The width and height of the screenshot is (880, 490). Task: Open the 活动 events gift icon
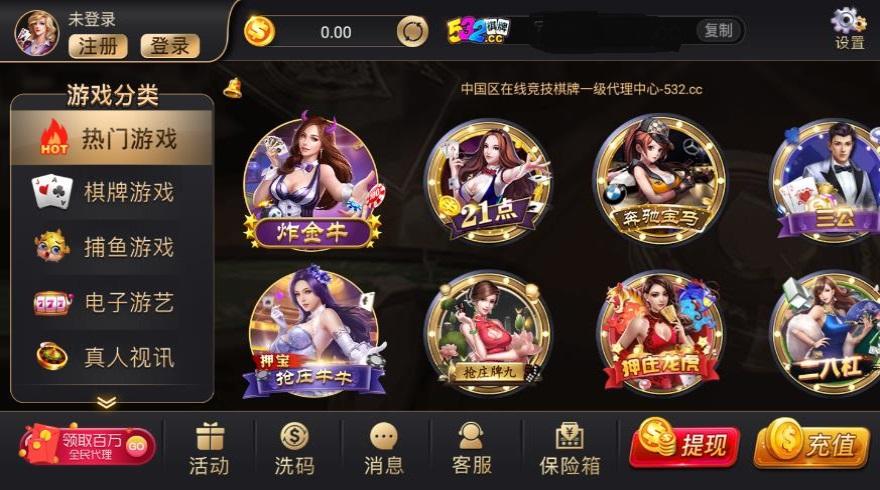[209, 447]
